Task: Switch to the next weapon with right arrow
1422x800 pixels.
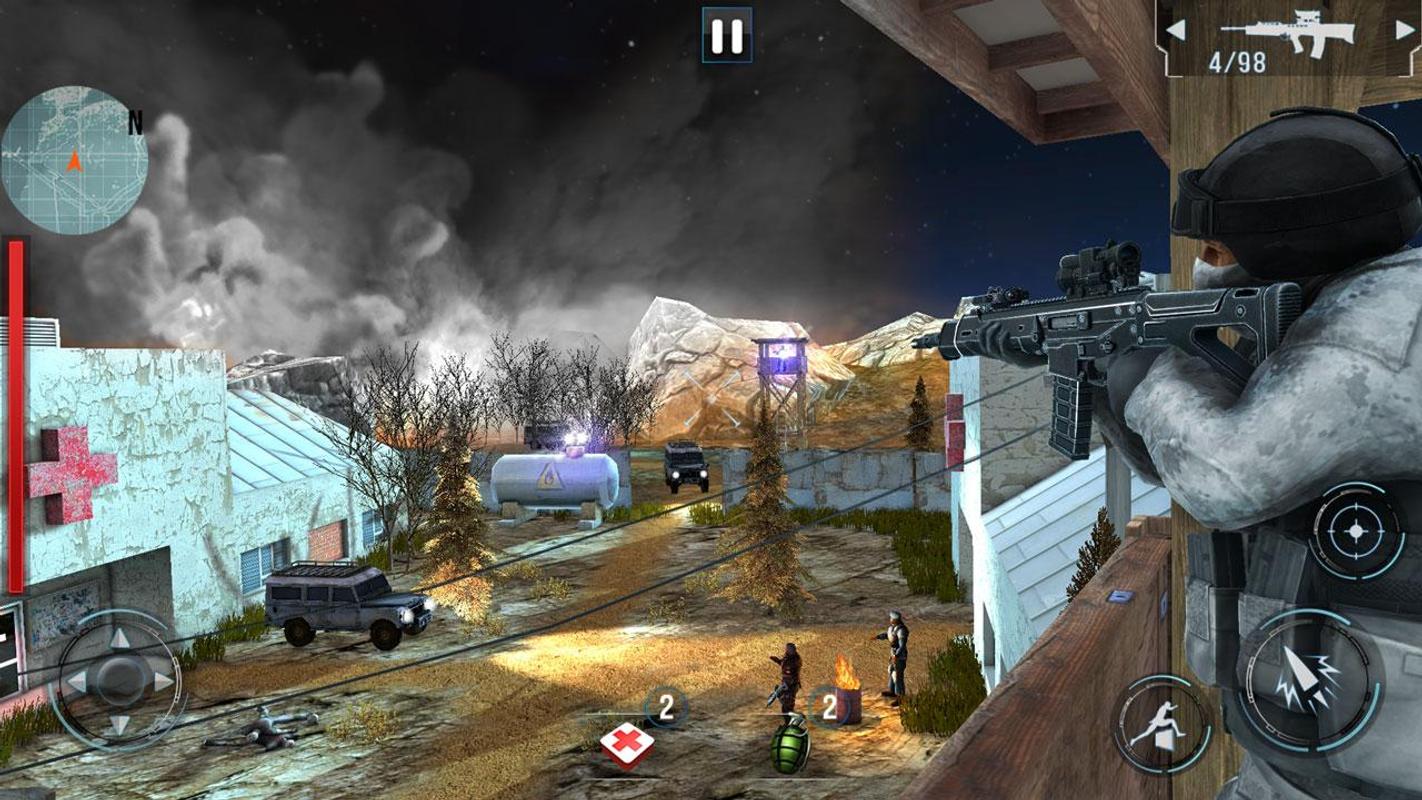Action: (x=1405, y=30)
